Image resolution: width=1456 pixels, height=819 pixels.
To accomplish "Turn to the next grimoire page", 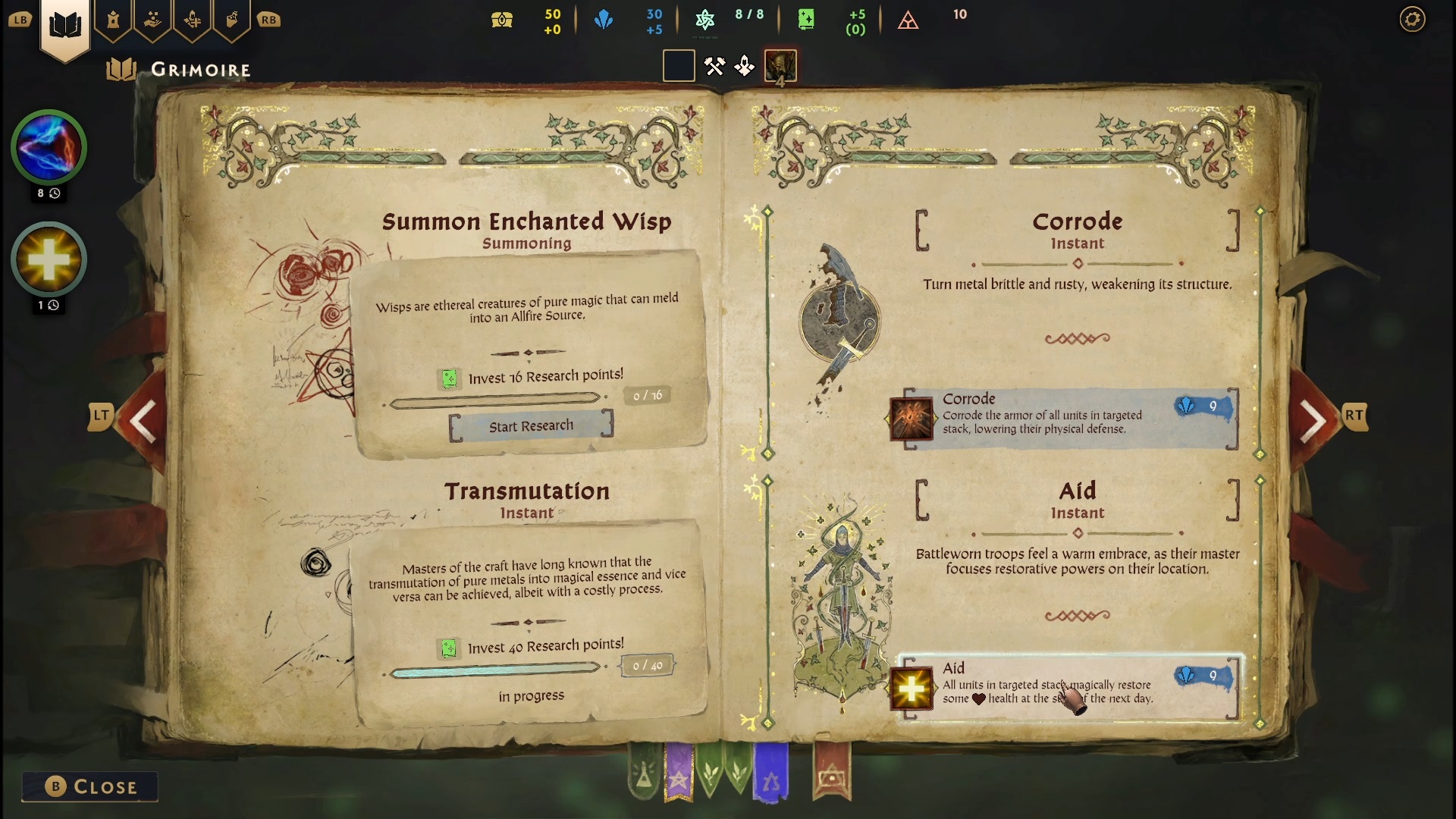I will [1313, 420].
